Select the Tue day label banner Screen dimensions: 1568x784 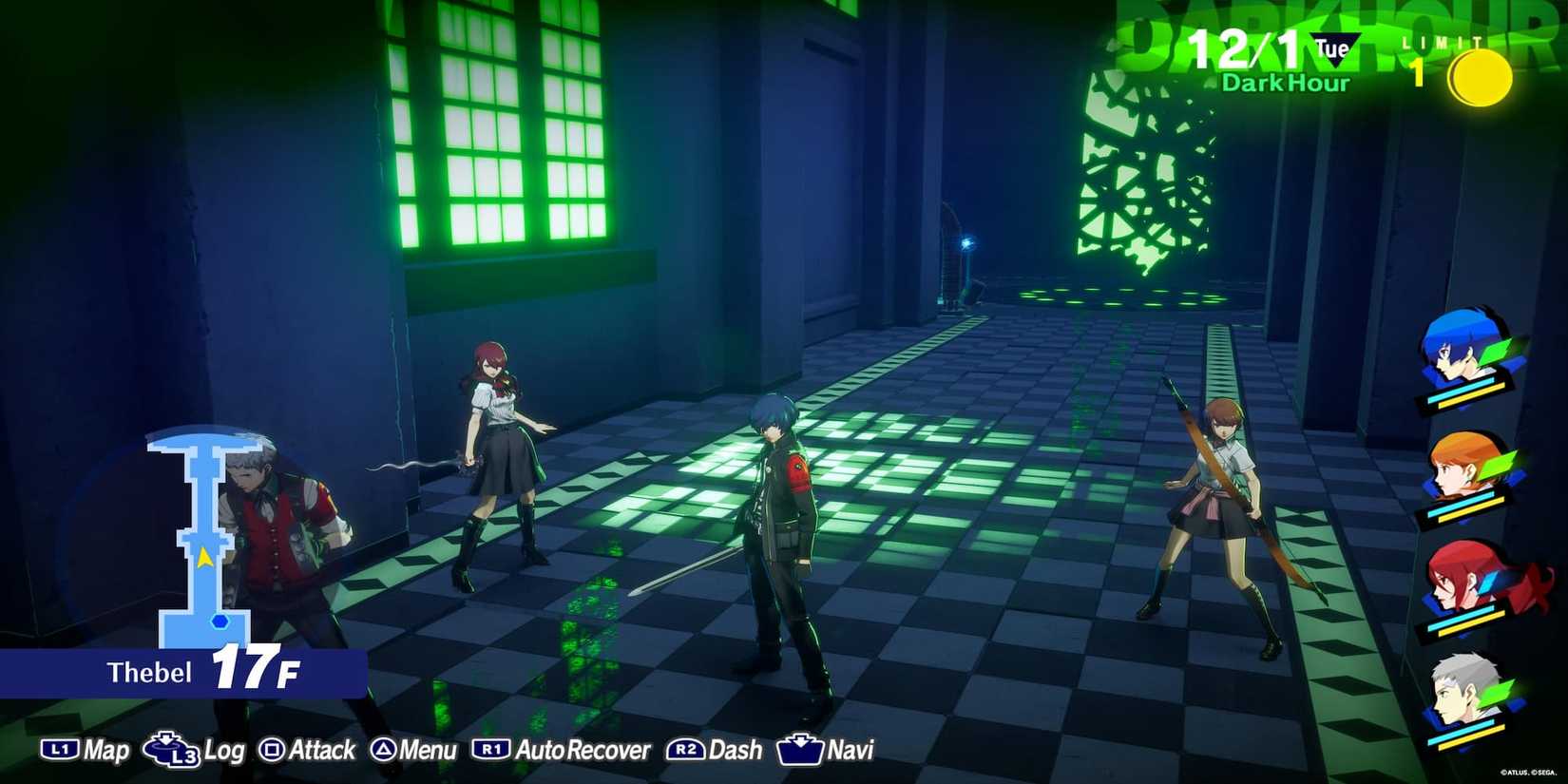[x=1330, y=43]
